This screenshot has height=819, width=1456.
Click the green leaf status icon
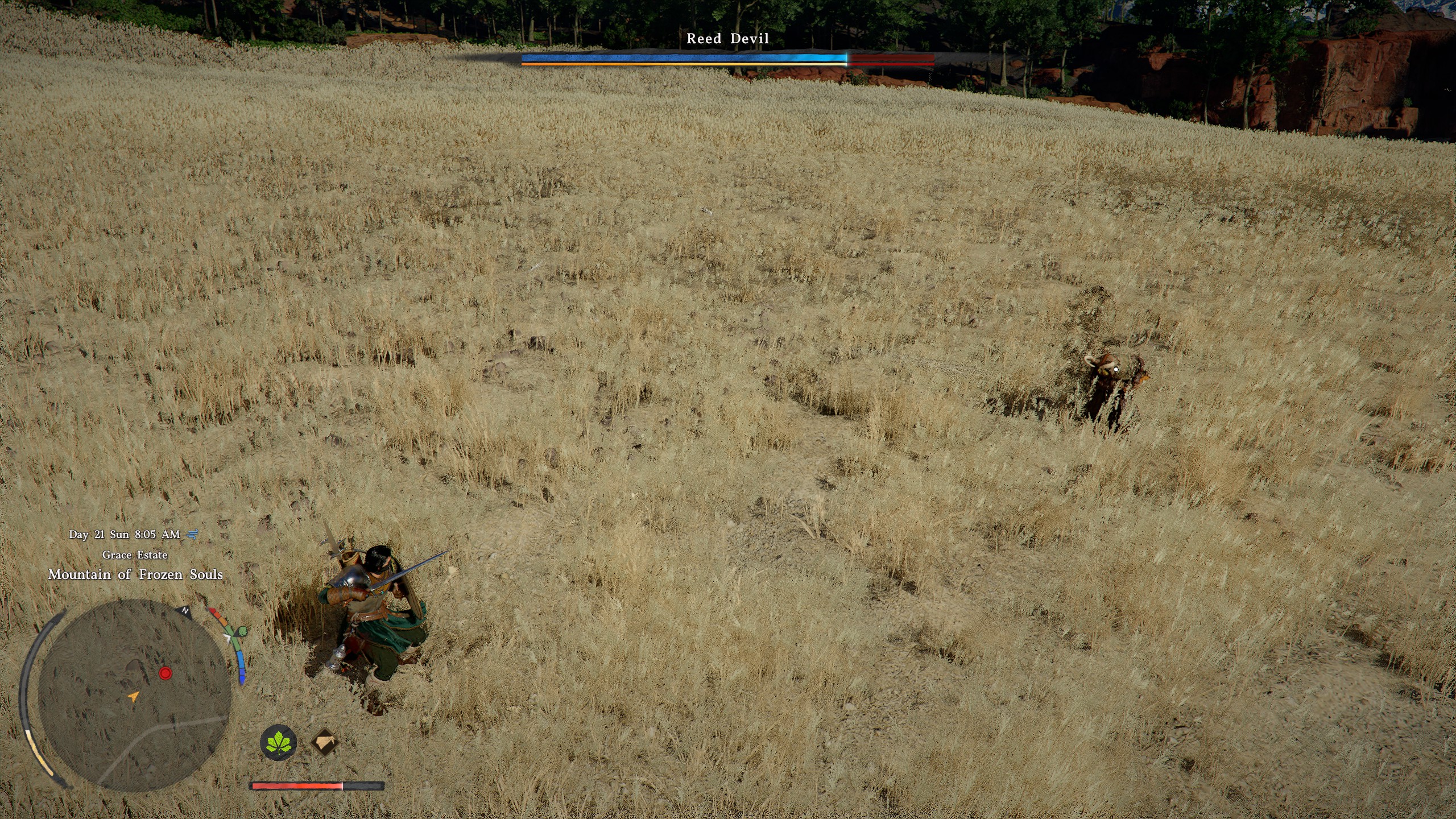(x=279, y=742)
